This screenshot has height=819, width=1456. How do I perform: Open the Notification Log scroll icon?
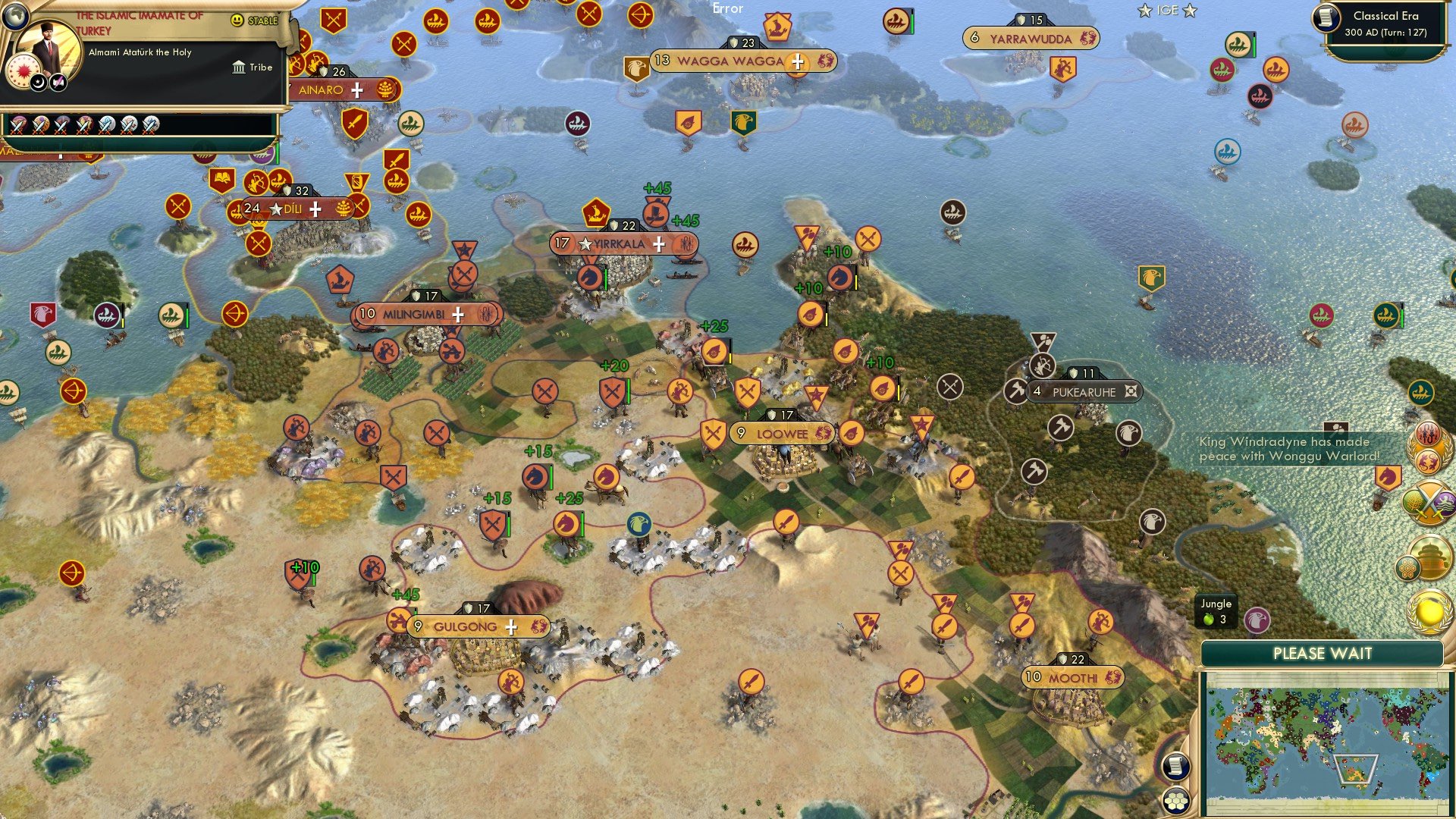tap(1176, 767)
